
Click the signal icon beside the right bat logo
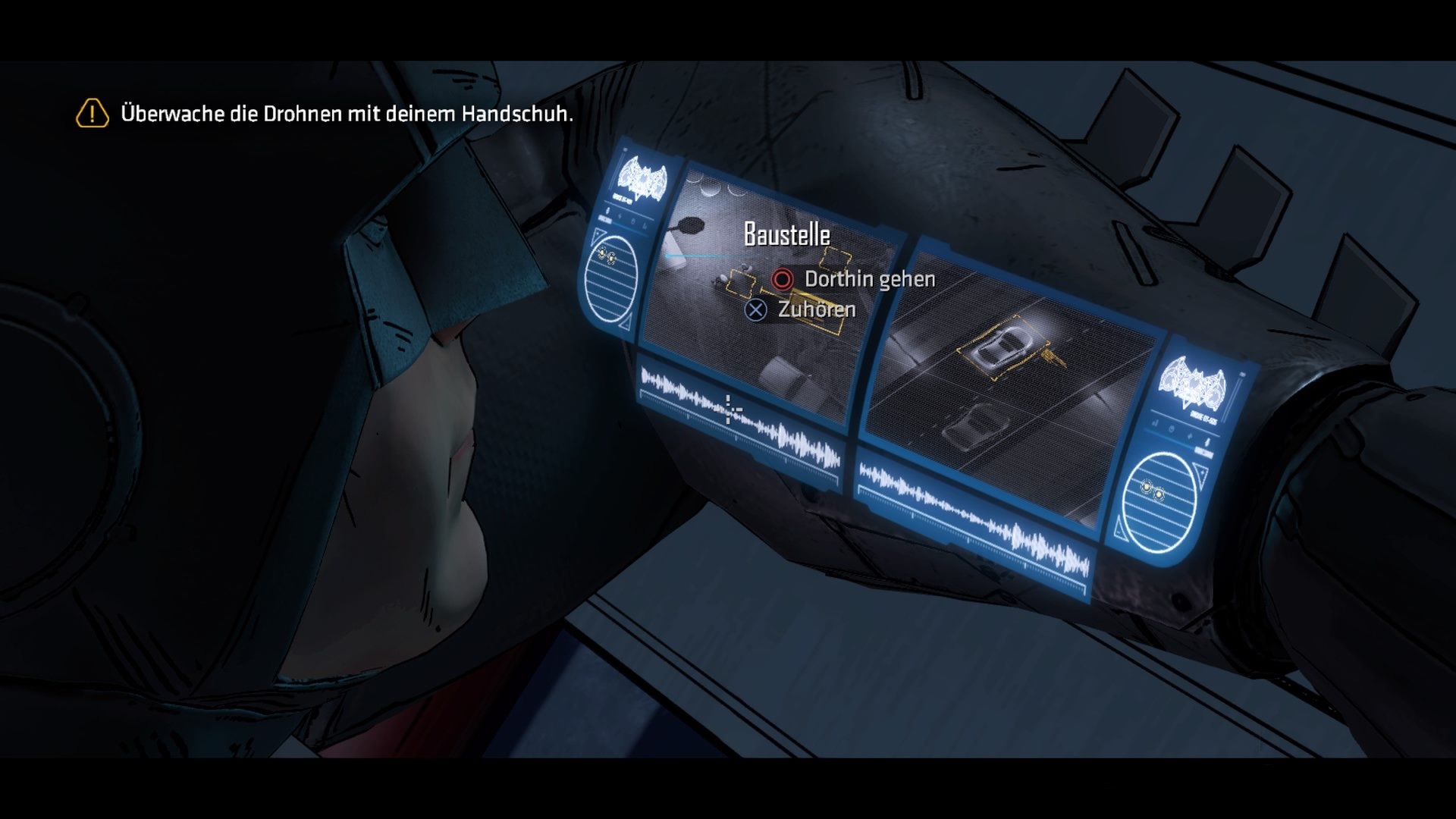[1156, 423]
